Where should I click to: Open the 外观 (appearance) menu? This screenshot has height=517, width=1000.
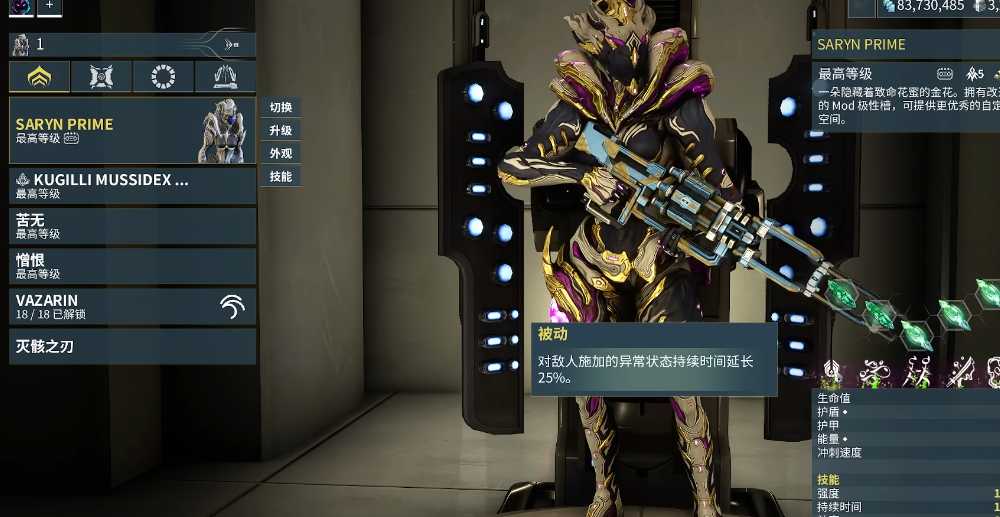click(x=280, y=154)
